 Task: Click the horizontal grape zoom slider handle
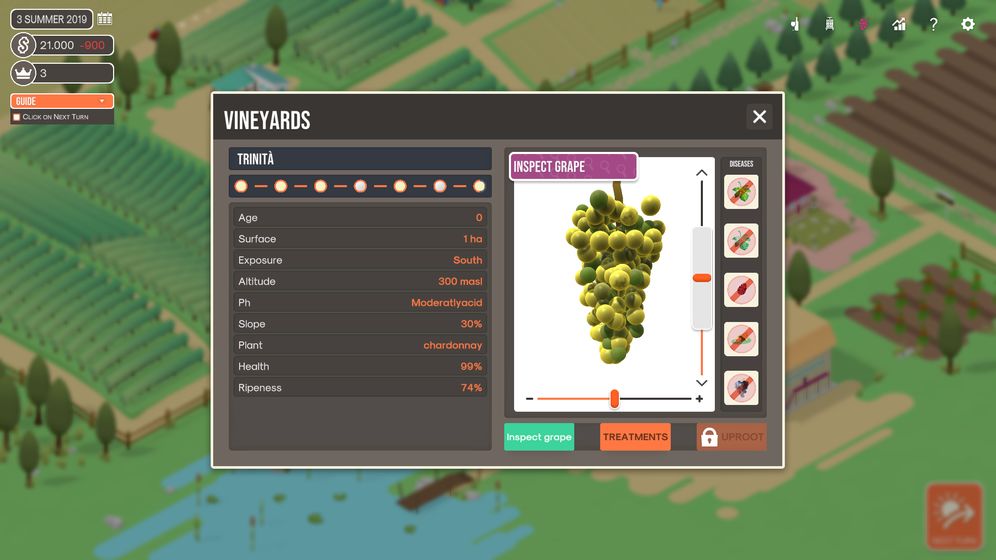click(614, 399)
